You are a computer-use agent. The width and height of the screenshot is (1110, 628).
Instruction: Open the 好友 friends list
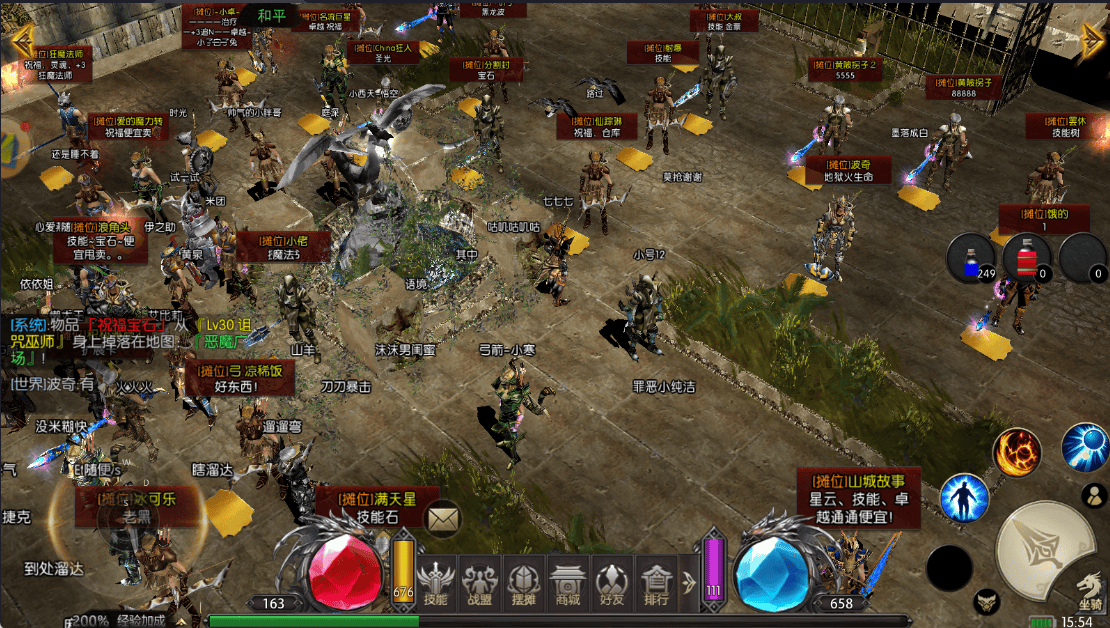[611, 581]
